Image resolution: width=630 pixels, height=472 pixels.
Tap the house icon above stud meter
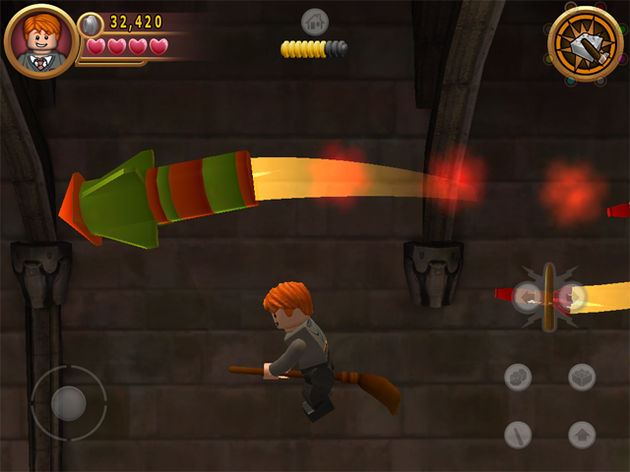tap(314, 22)
